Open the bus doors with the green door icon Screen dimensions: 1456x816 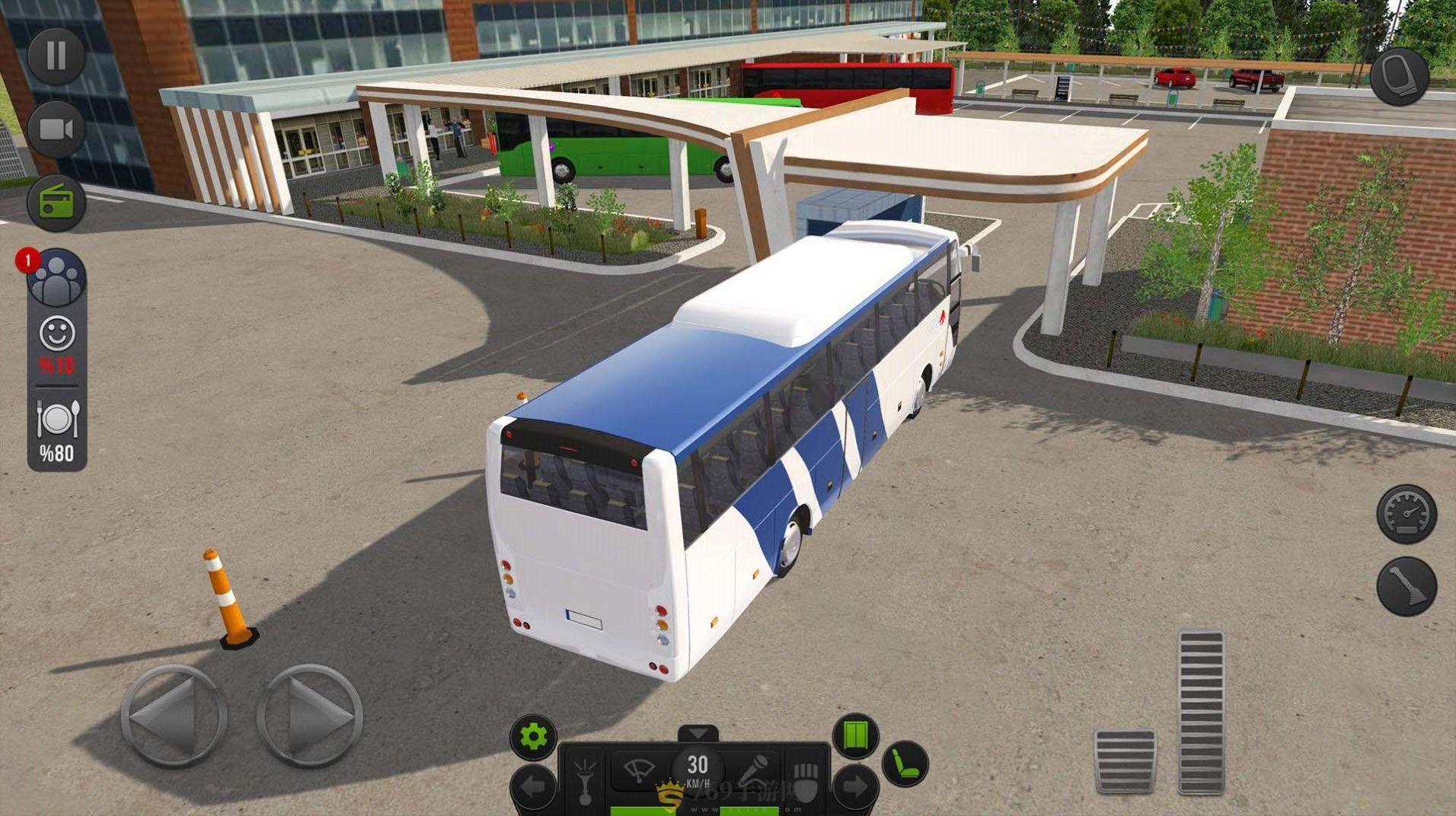pos(855,735)
